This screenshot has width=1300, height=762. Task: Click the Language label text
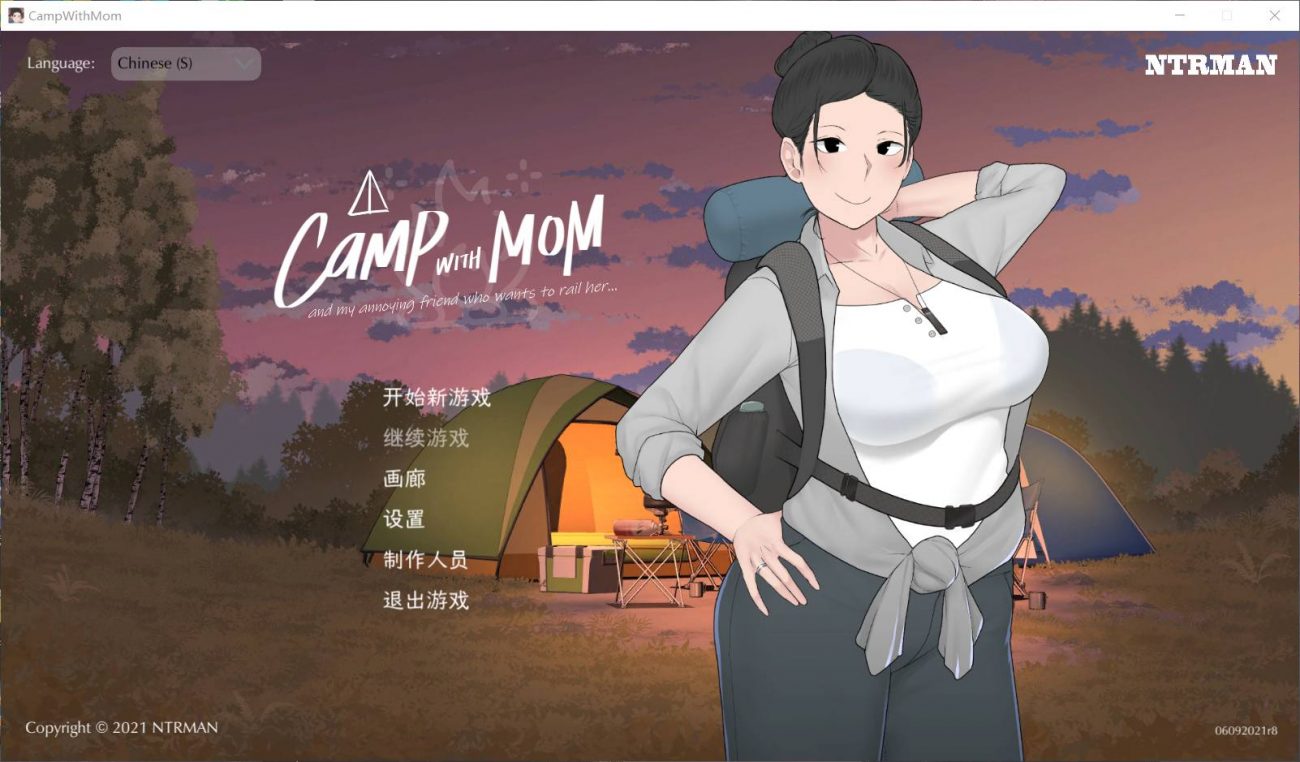pyautogui.click(x=60, y=62)
